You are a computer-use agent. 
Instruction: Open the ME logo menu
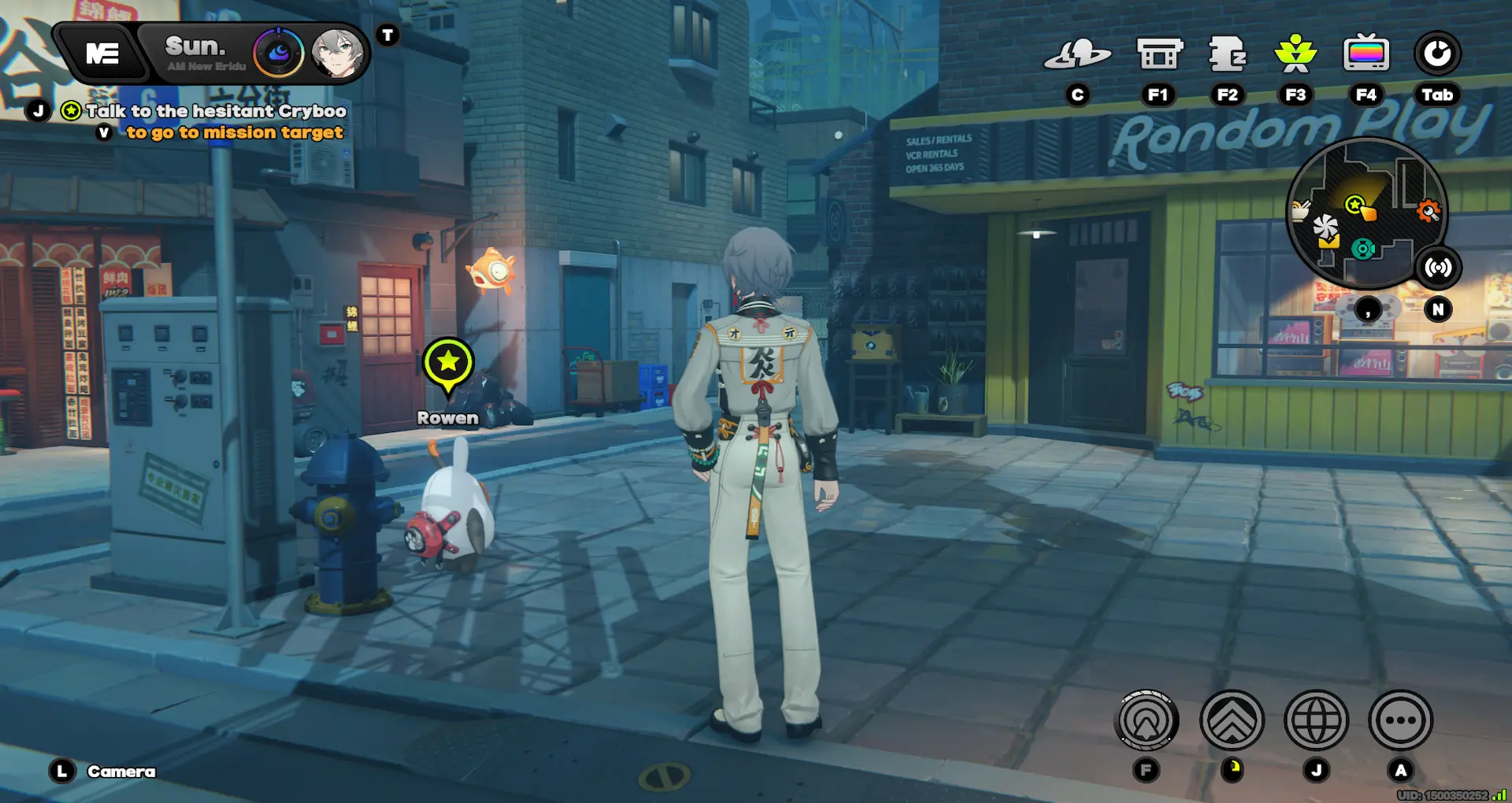pyautogui.click(x=102, y=54)
